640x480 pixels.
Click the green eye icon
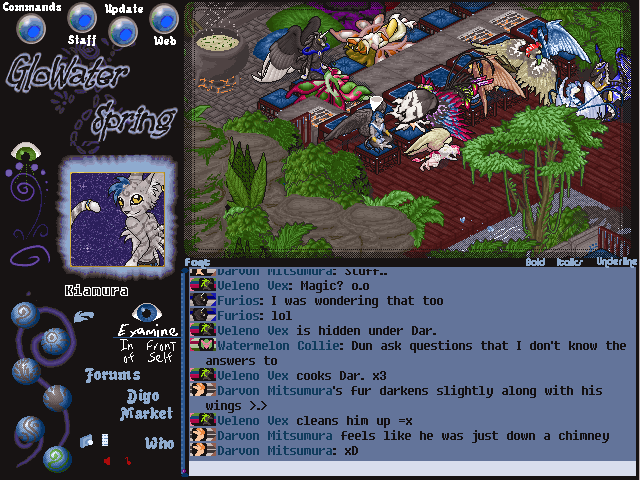click(25, 153)
